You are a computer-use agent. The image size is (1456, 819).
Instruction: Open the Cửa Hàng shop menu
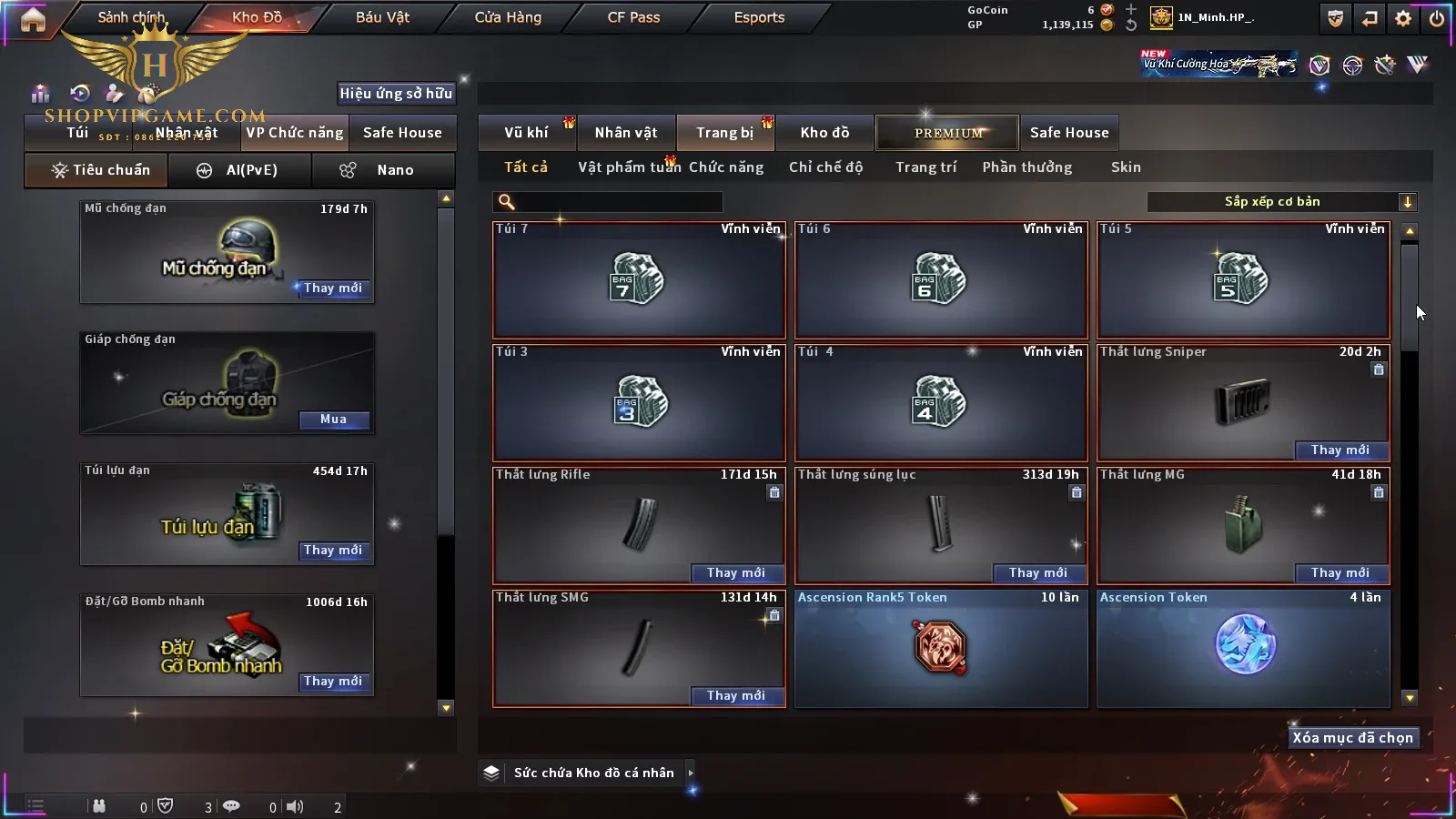click(x=508, y=17)
